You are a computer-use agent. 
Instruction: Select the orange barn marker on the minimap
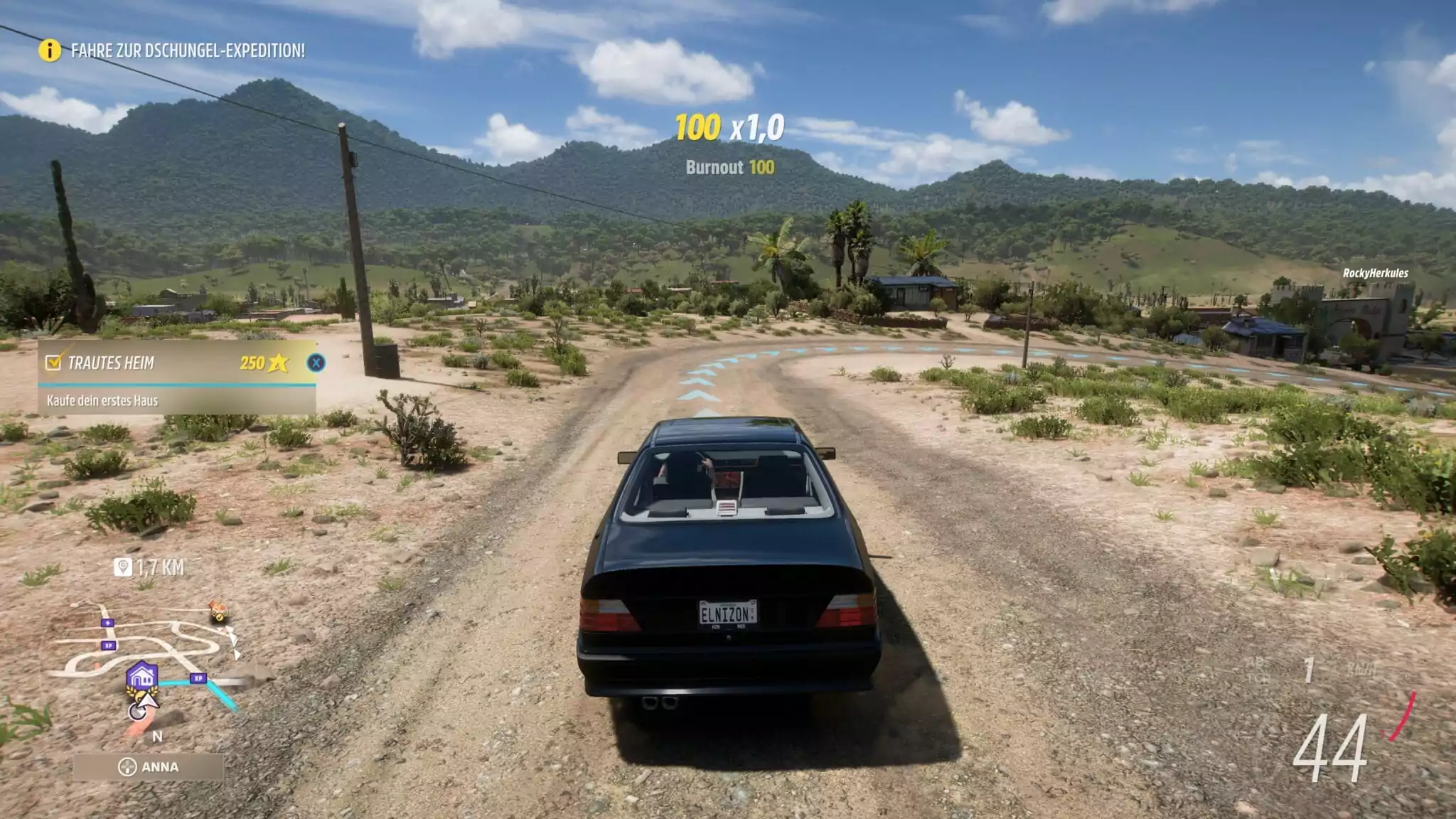(218, 609)
